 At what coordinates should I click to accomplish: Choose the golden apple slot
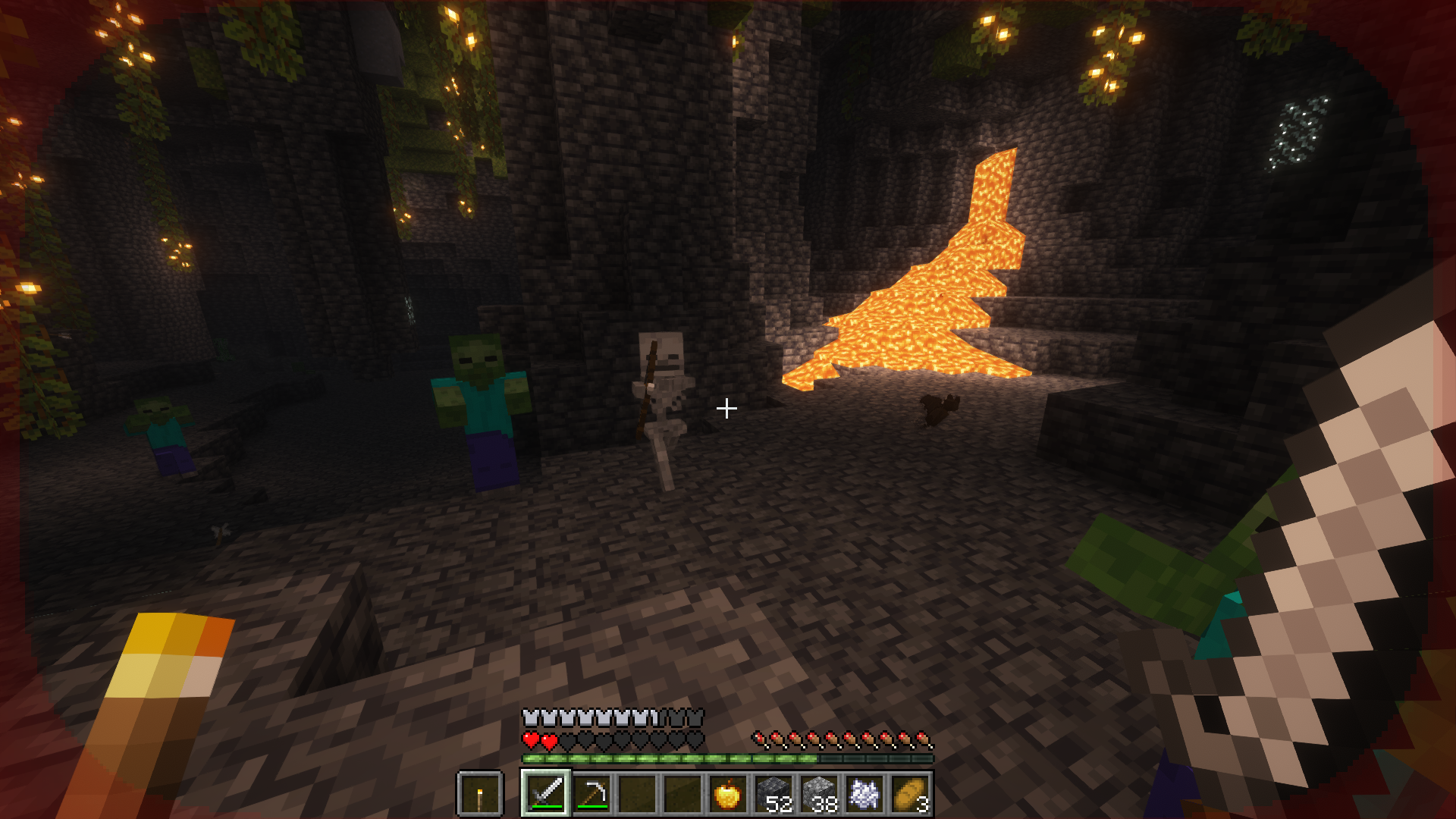726,793
